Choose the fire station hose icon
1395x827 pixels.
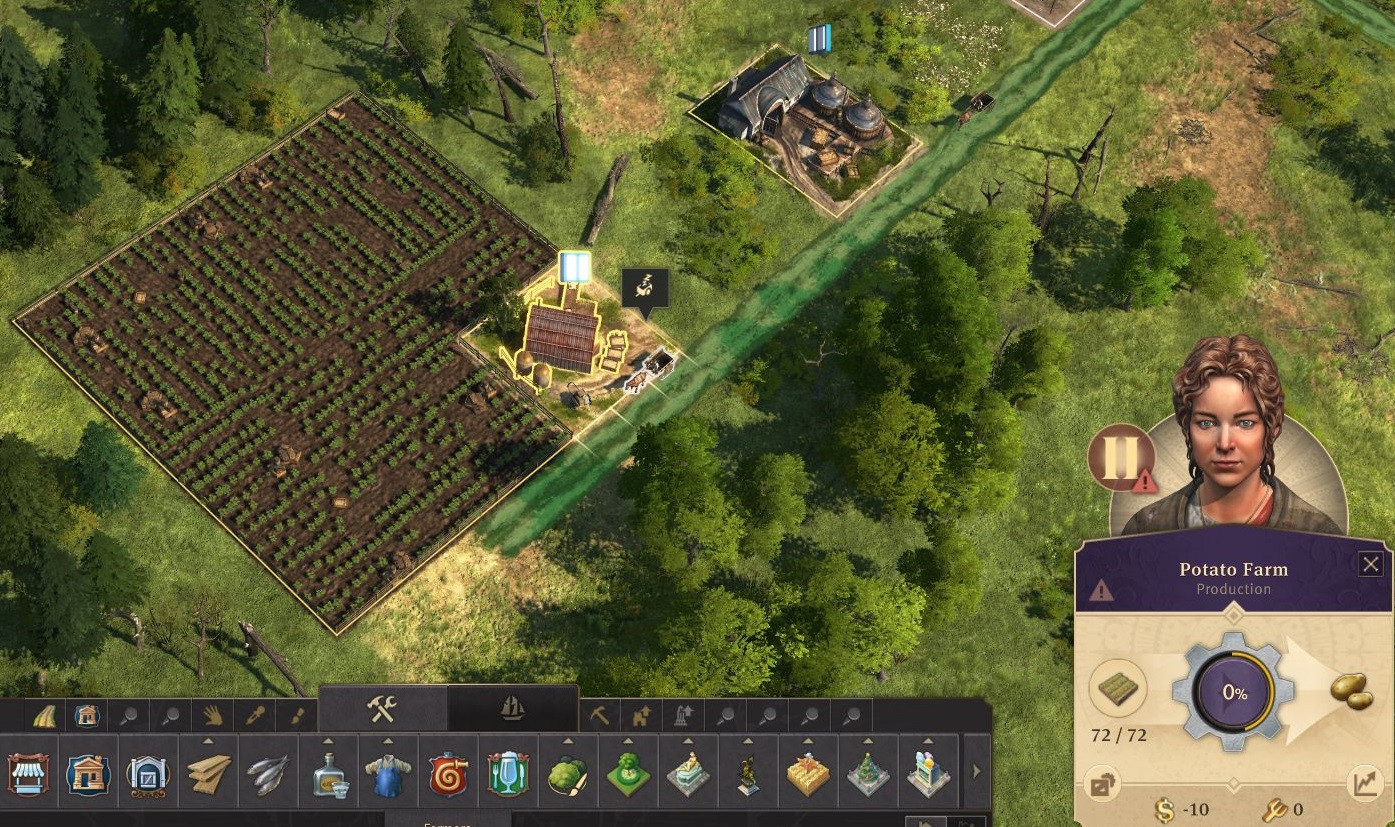click(448, 775)
